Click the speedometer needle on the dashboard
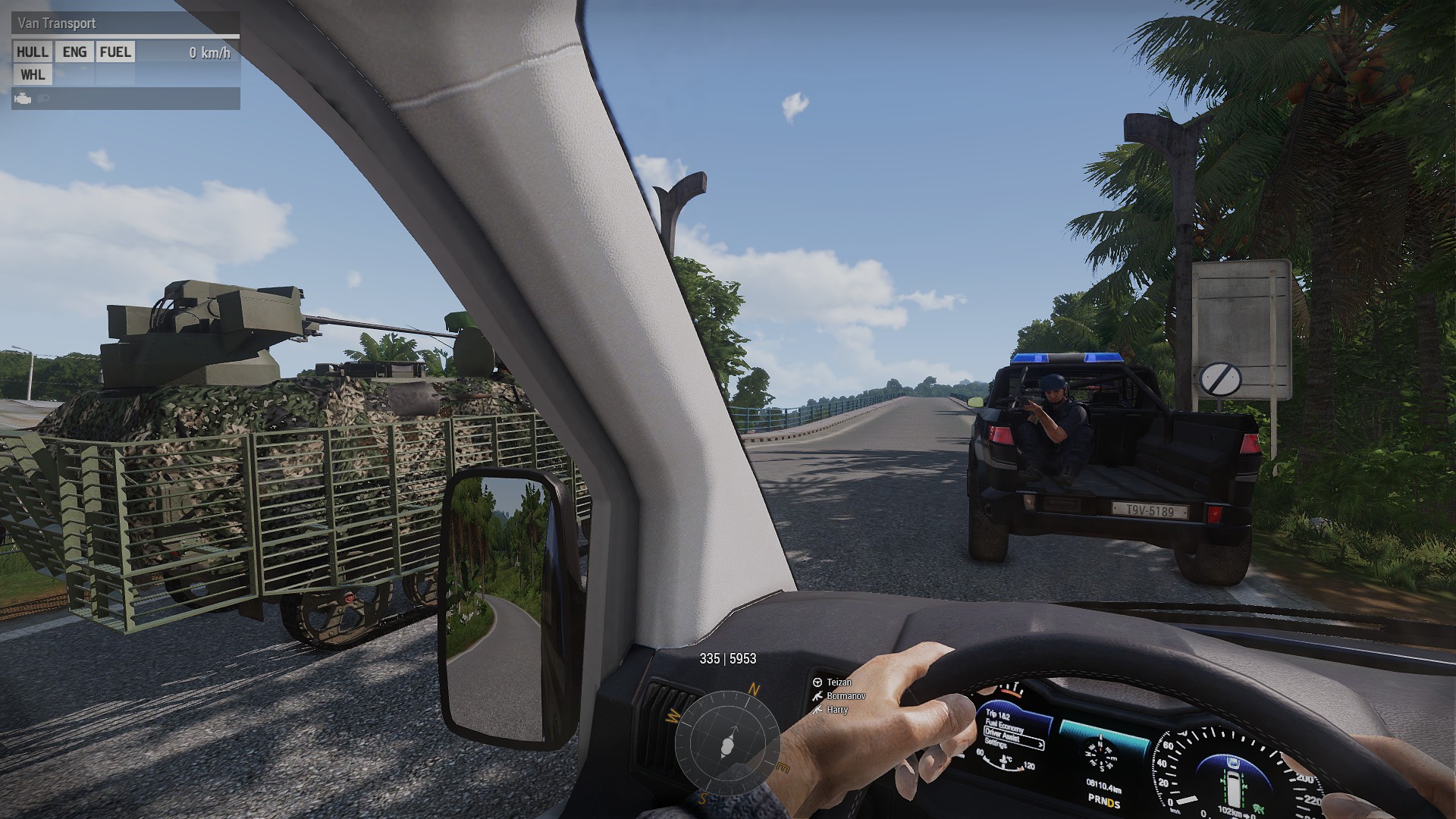The width and height of the screenshot is (1456, 819). [1188, 800]
